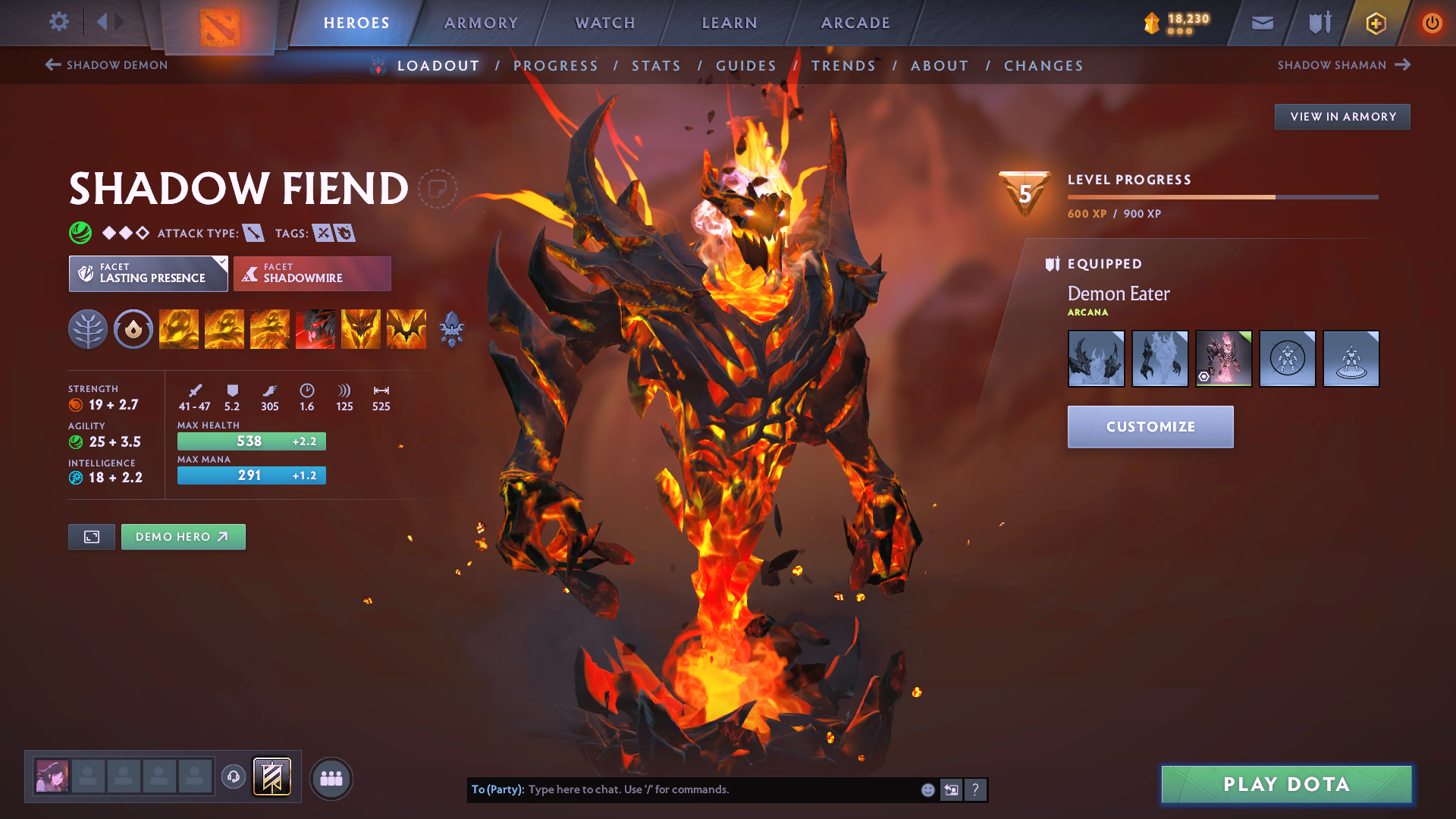Open the Shadow Fiend talent tree icon

click(x=87, y=328)
